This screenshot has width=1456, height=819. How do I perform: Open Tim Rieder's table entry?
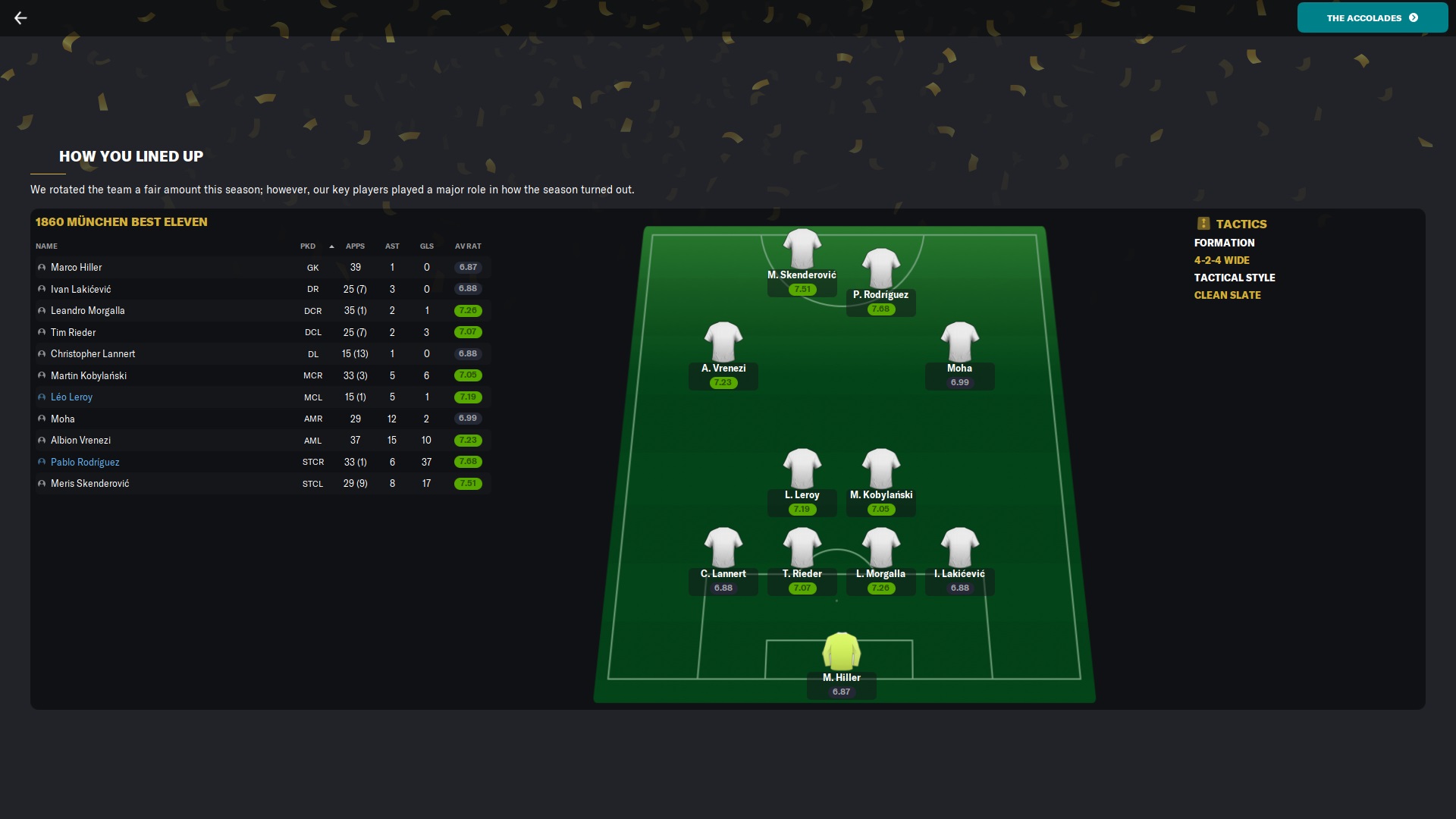73,332
